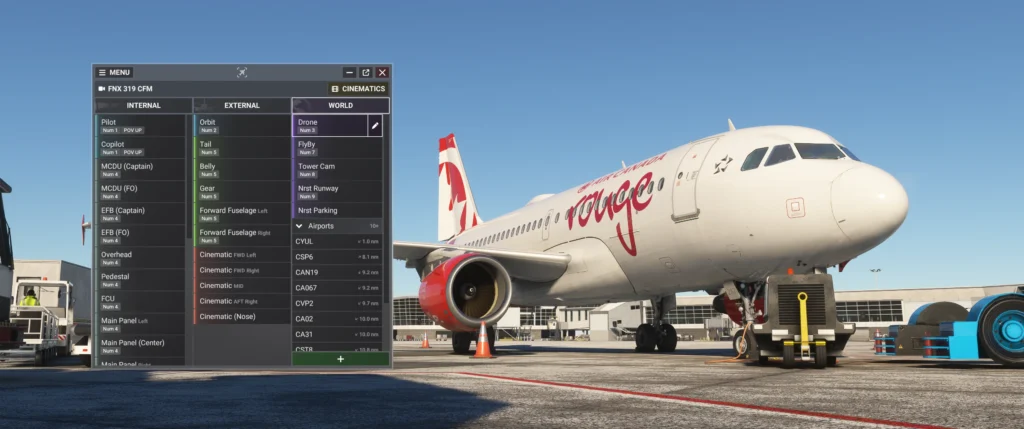1024x429 pixels.
Task: Pop out the camera panel window
Action: (x=365, y=72)
